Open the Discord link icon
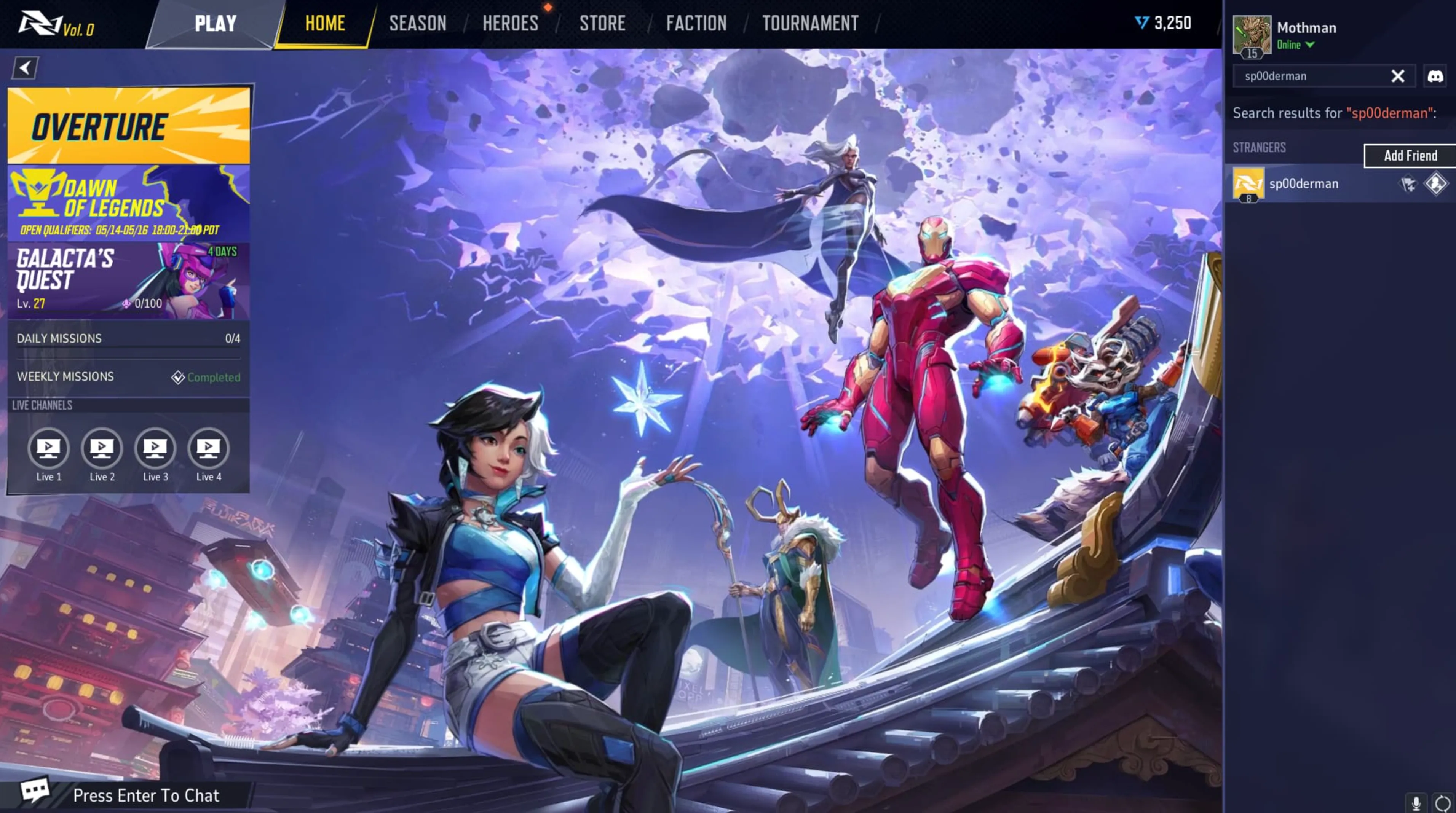The width and height of the screenshot is (1456, 813). (x=1435, y=76)
